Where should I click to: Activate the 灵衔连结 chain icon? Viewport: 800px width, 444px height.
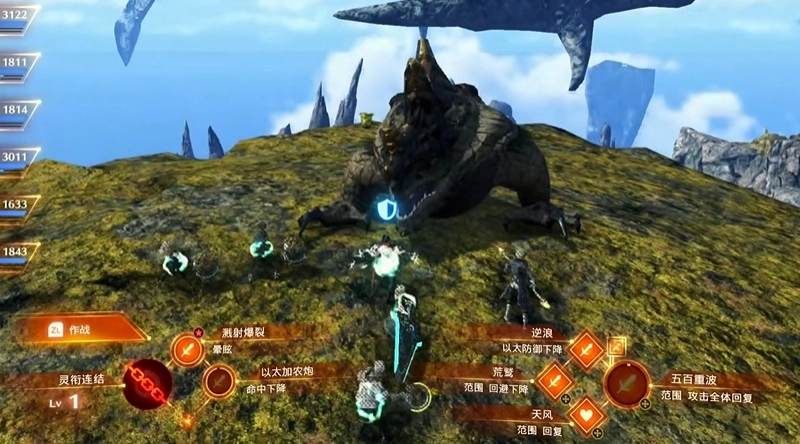click(146, 384)
